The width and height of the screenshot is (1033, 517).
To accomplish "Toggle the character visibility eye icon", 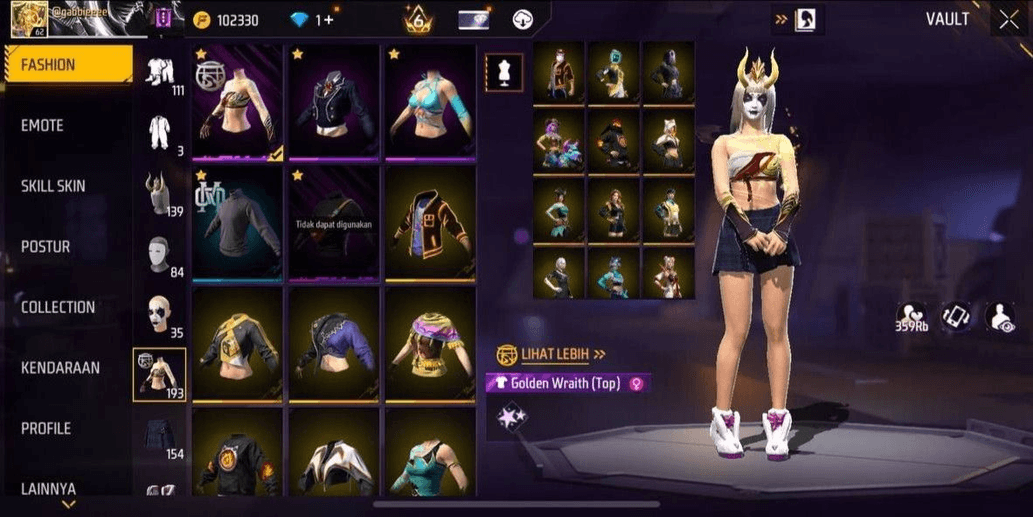I will tap(1000, 317).
